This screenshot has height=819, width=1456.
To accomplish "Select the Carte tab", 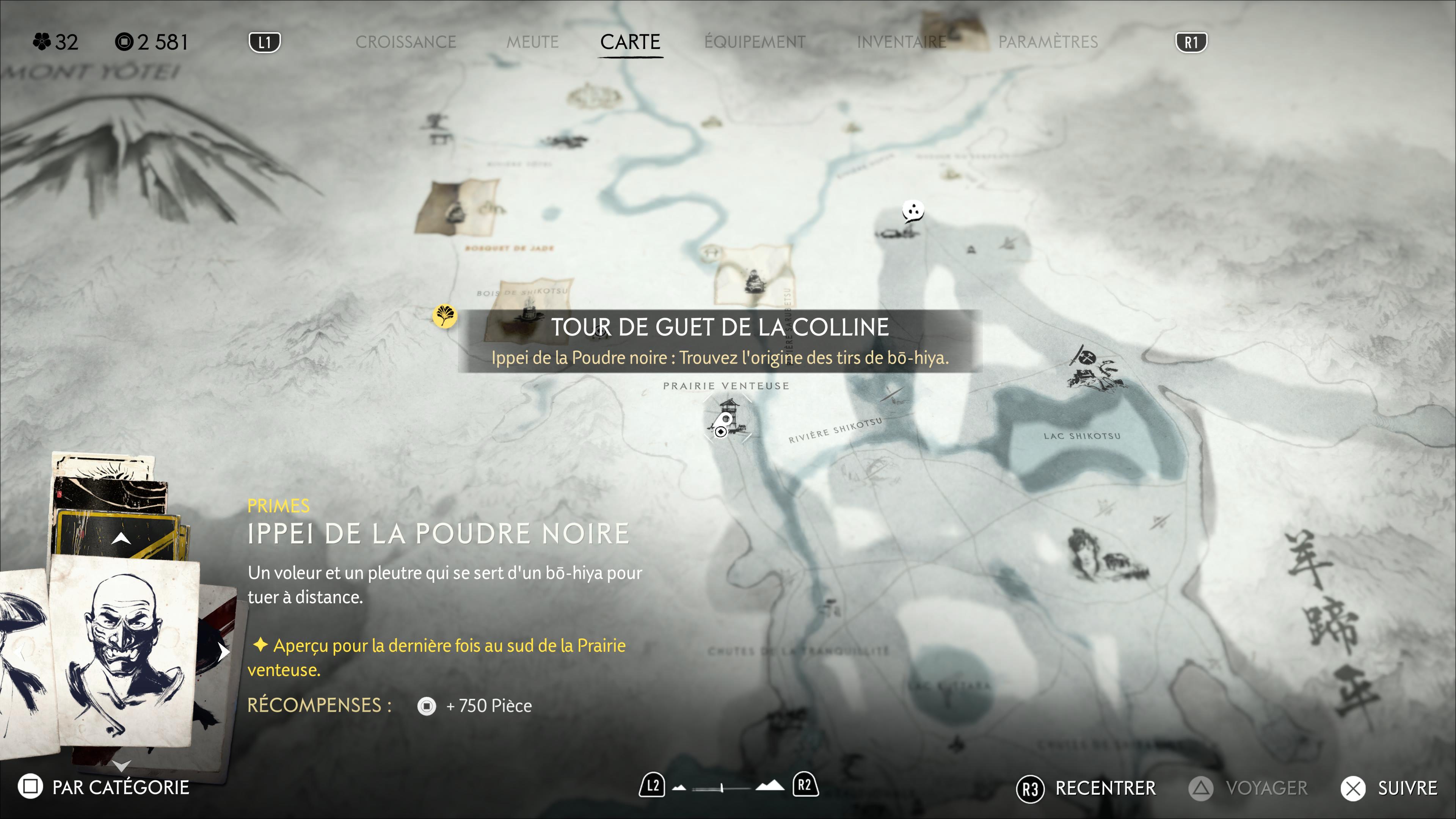I will tap(630, 42).
